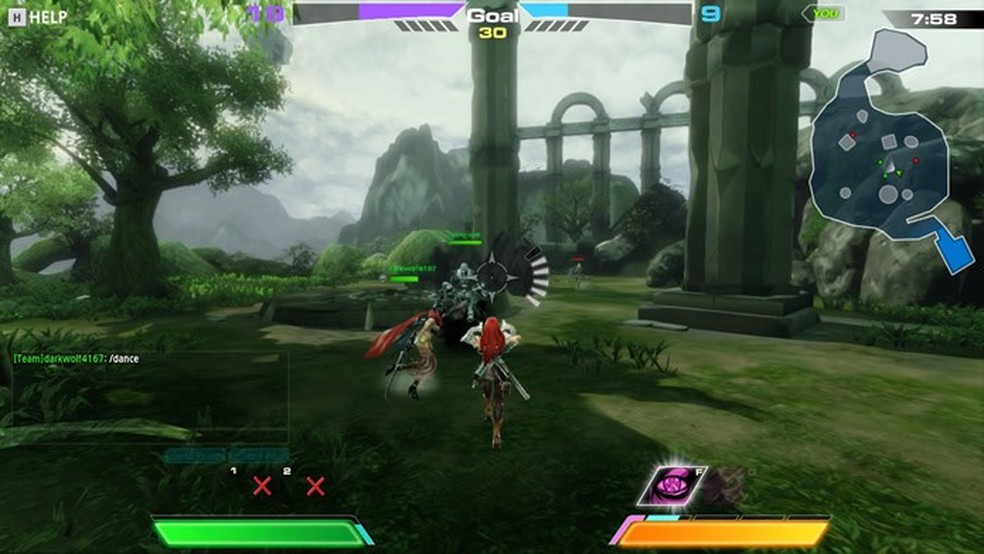Viewport: 984px width, 554px height.
Task: Click the left chat channel button
Action: click(194, 456)
